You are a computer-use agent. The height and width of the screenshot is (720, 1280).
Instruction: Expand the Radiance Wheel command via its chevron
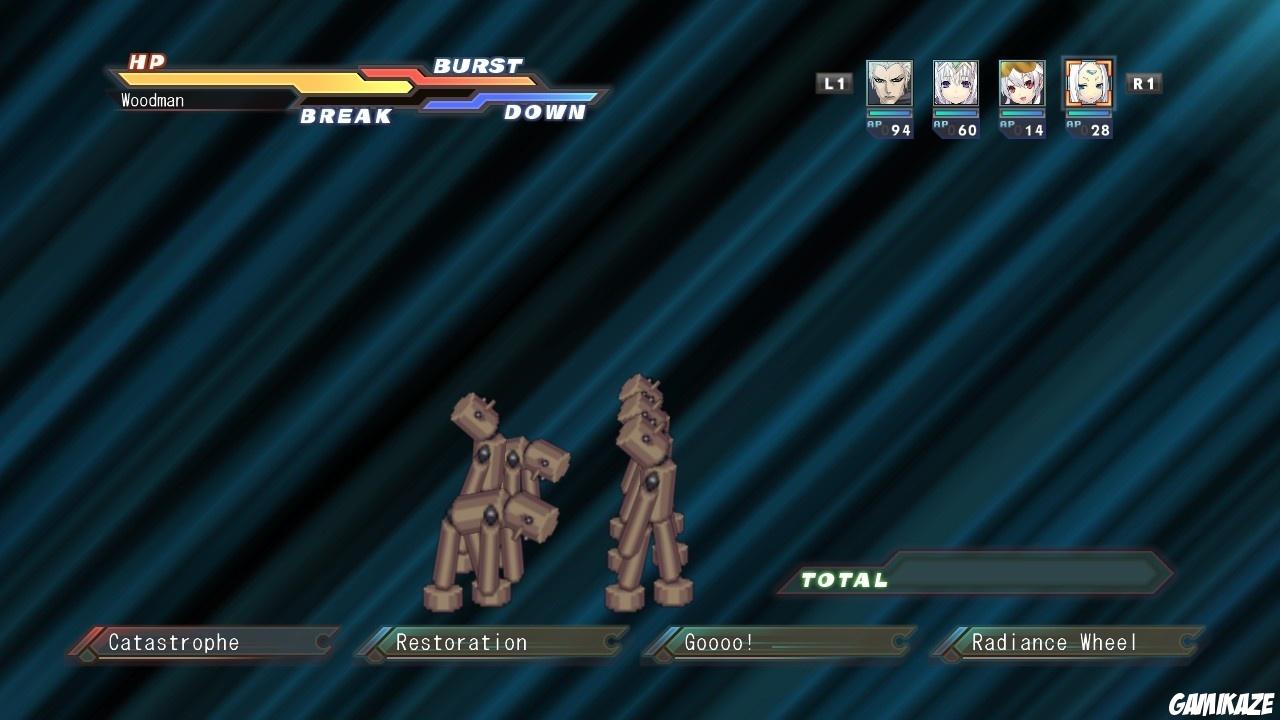tap(1190, 643)
